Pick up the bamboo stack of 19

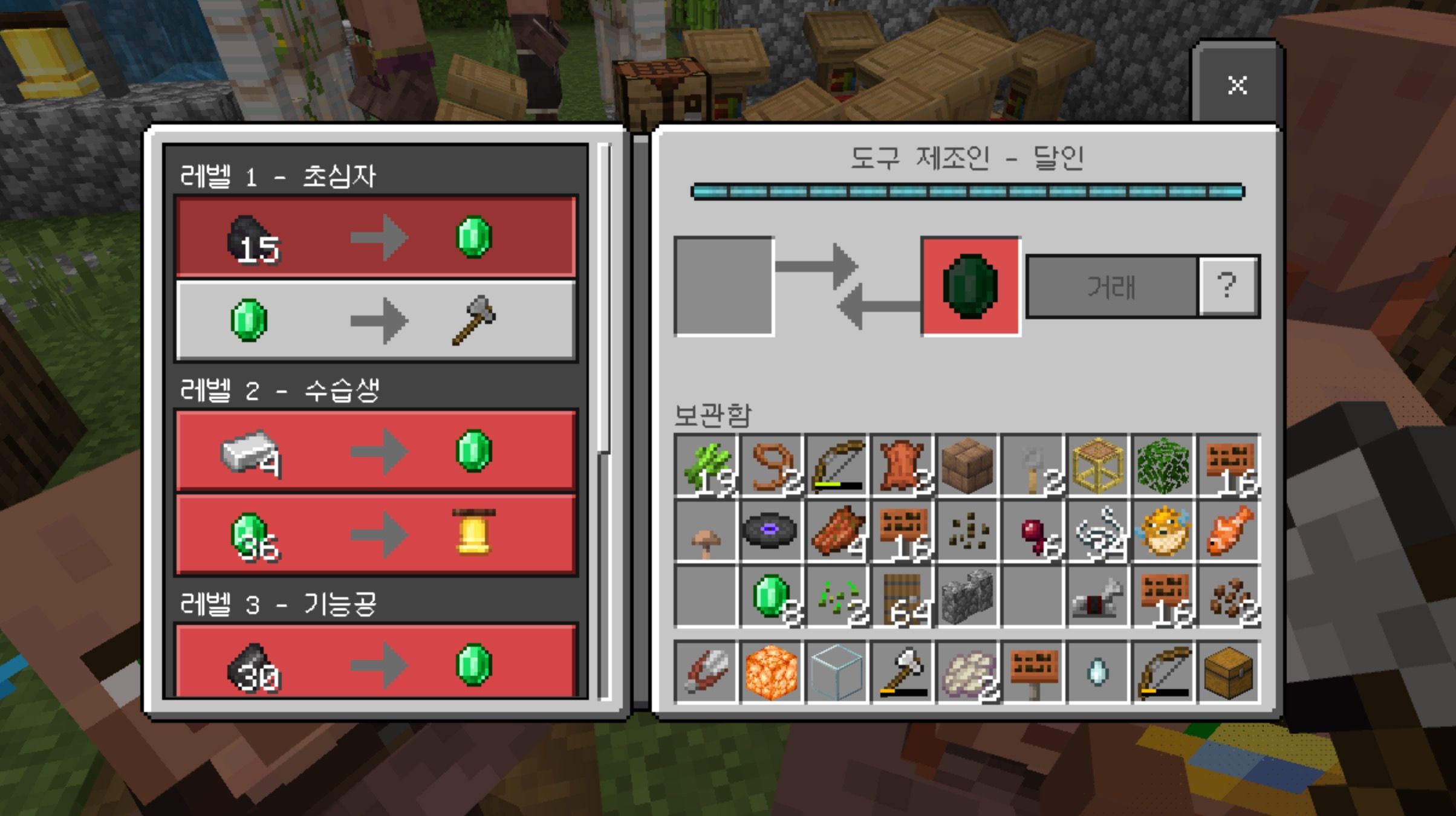coord(706,466)
